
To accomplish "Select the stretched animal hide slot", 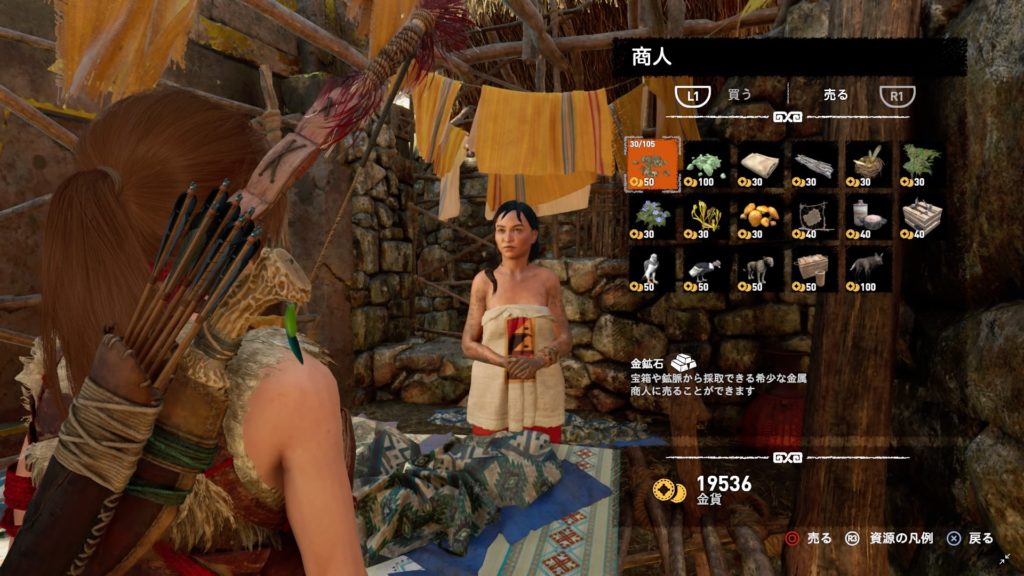I will pos(813,217).
